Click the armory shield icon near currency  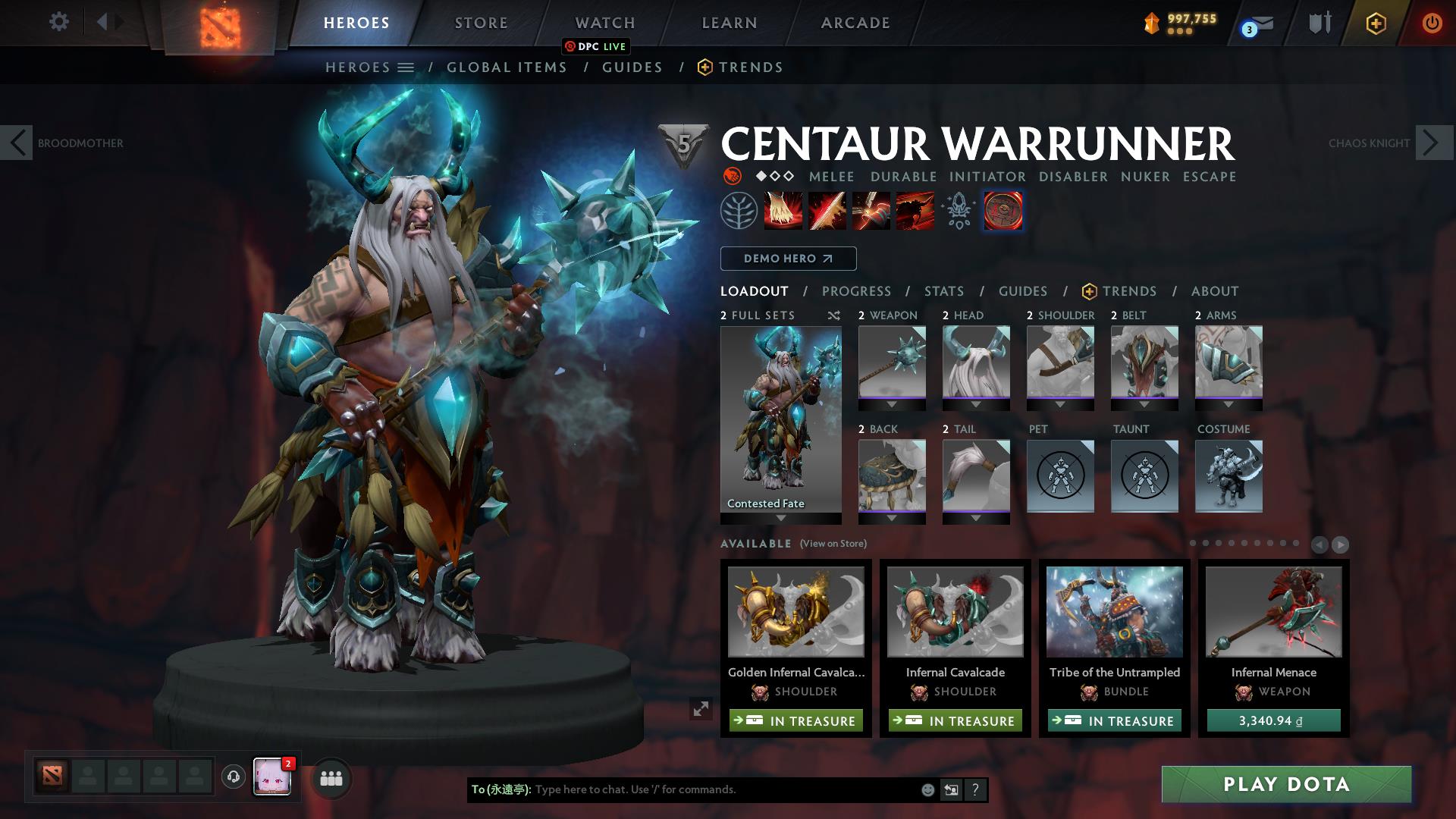[x=1318, y=23]
